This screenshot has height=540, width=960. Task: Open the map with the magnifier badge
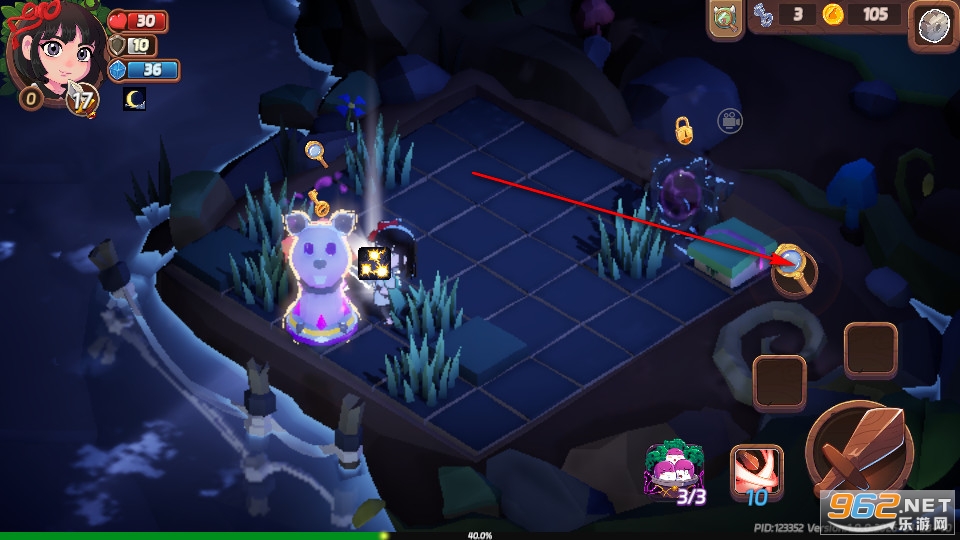[x=725, y=19]
